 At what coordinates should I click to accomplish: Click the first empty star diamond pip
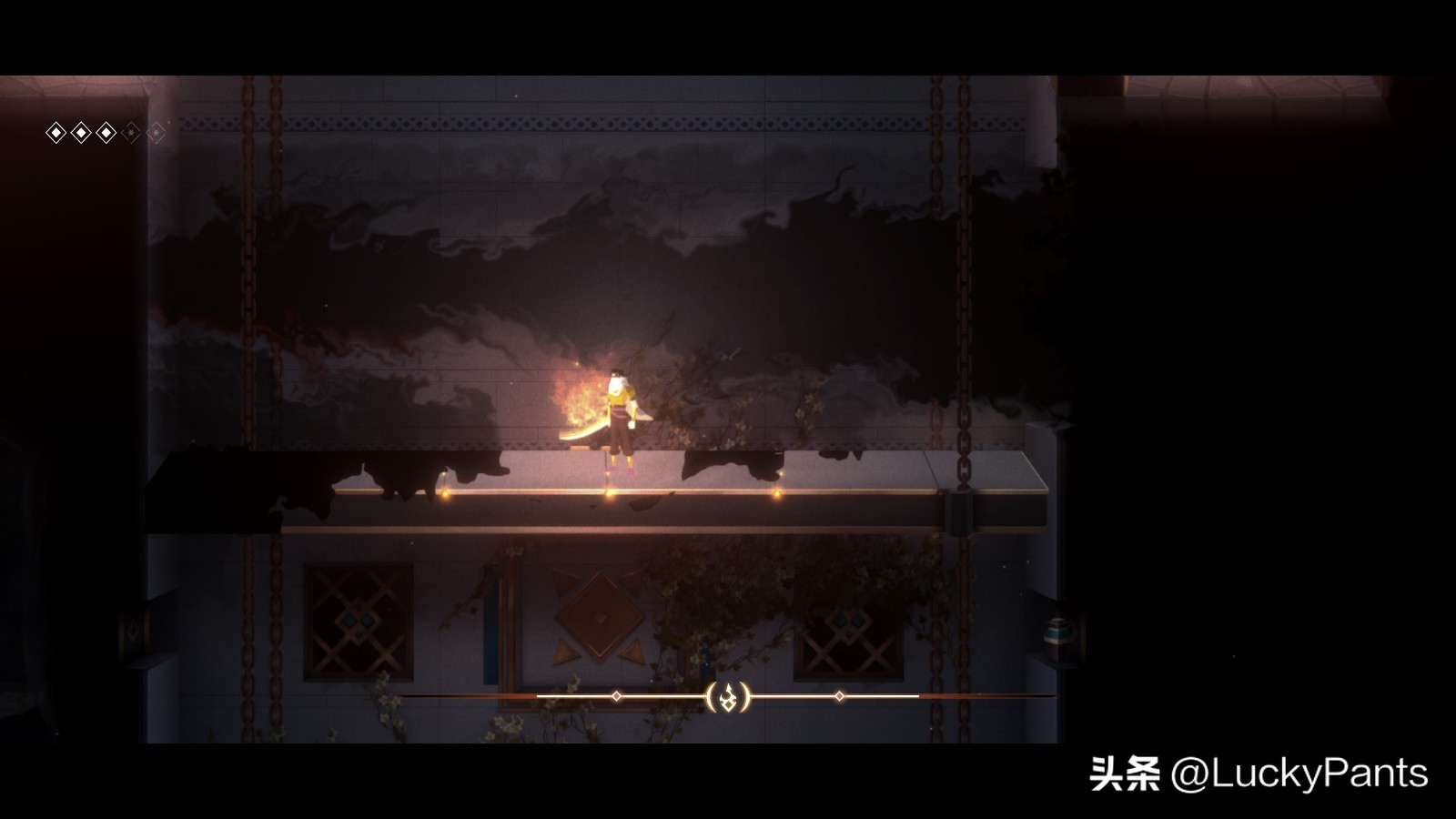click(x=130, y=132)
